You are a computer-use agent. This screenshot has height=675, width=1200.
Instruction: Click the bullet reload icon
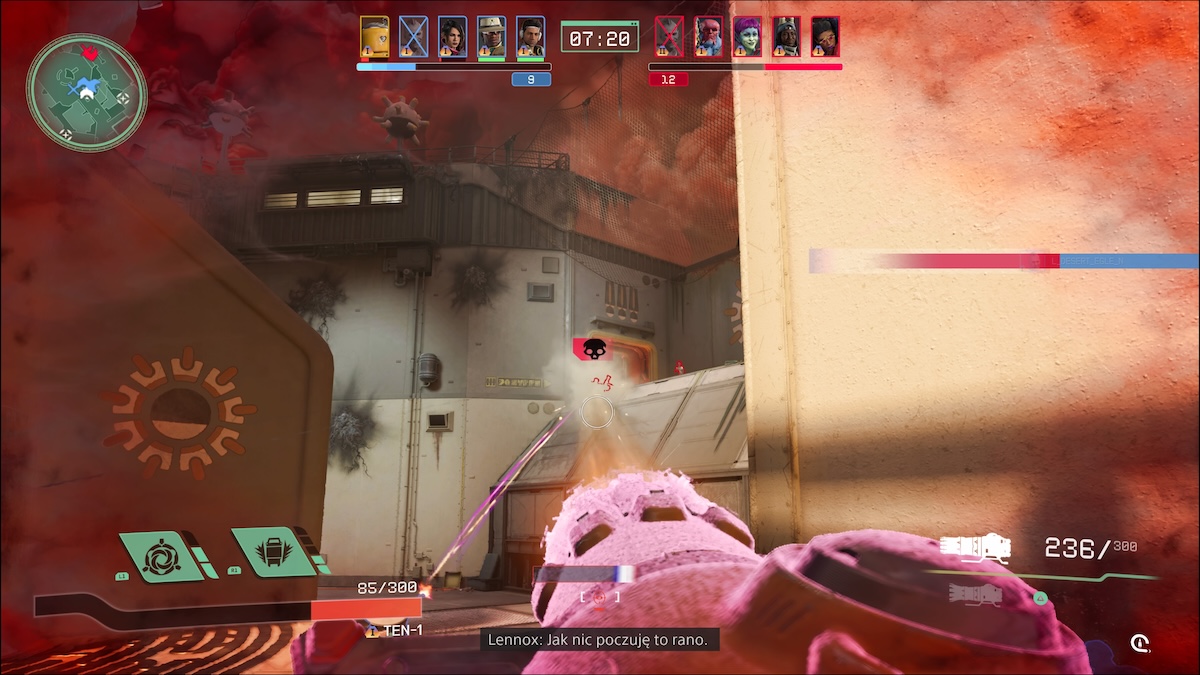pyautogui.click(x=1139, y=643)
